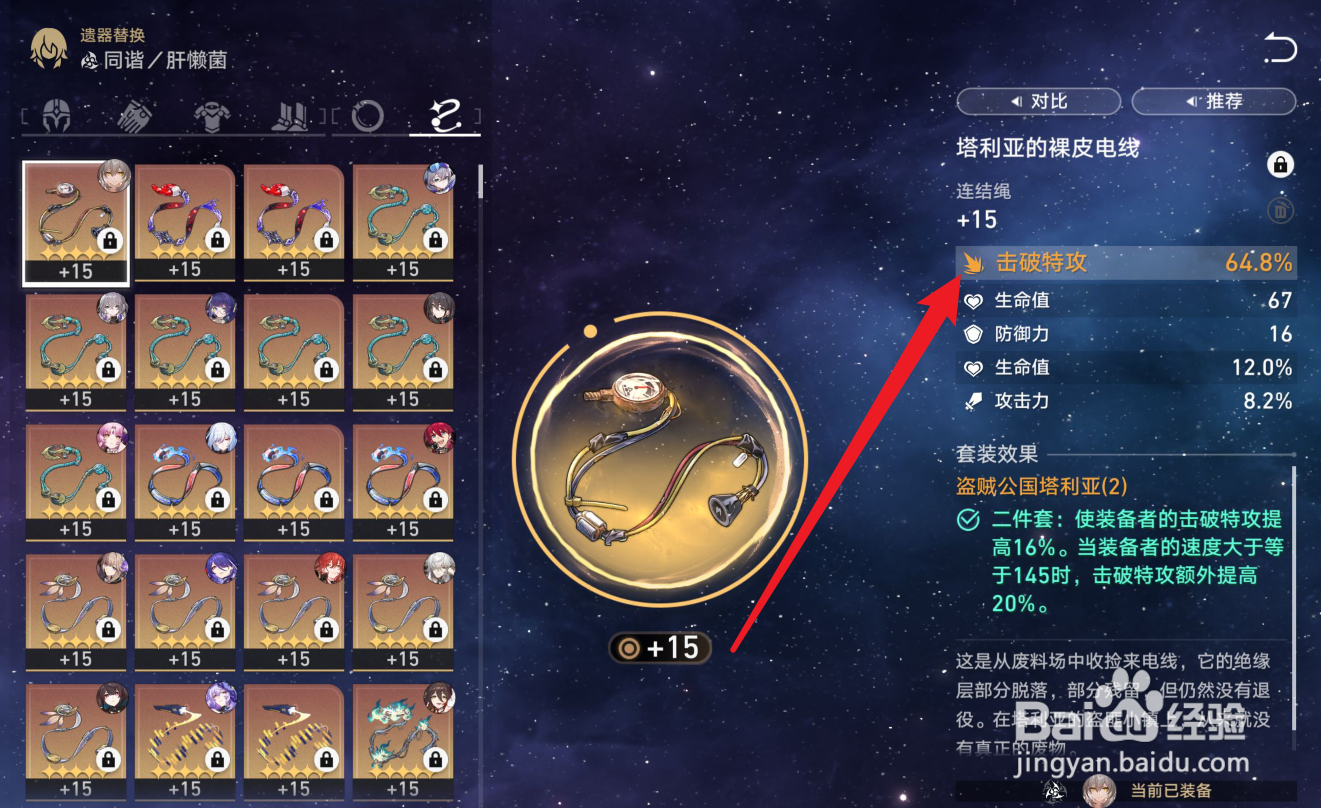Select the link rope slot icon
The width and height of the screenshot is (1321, 808).
(445, 115)
